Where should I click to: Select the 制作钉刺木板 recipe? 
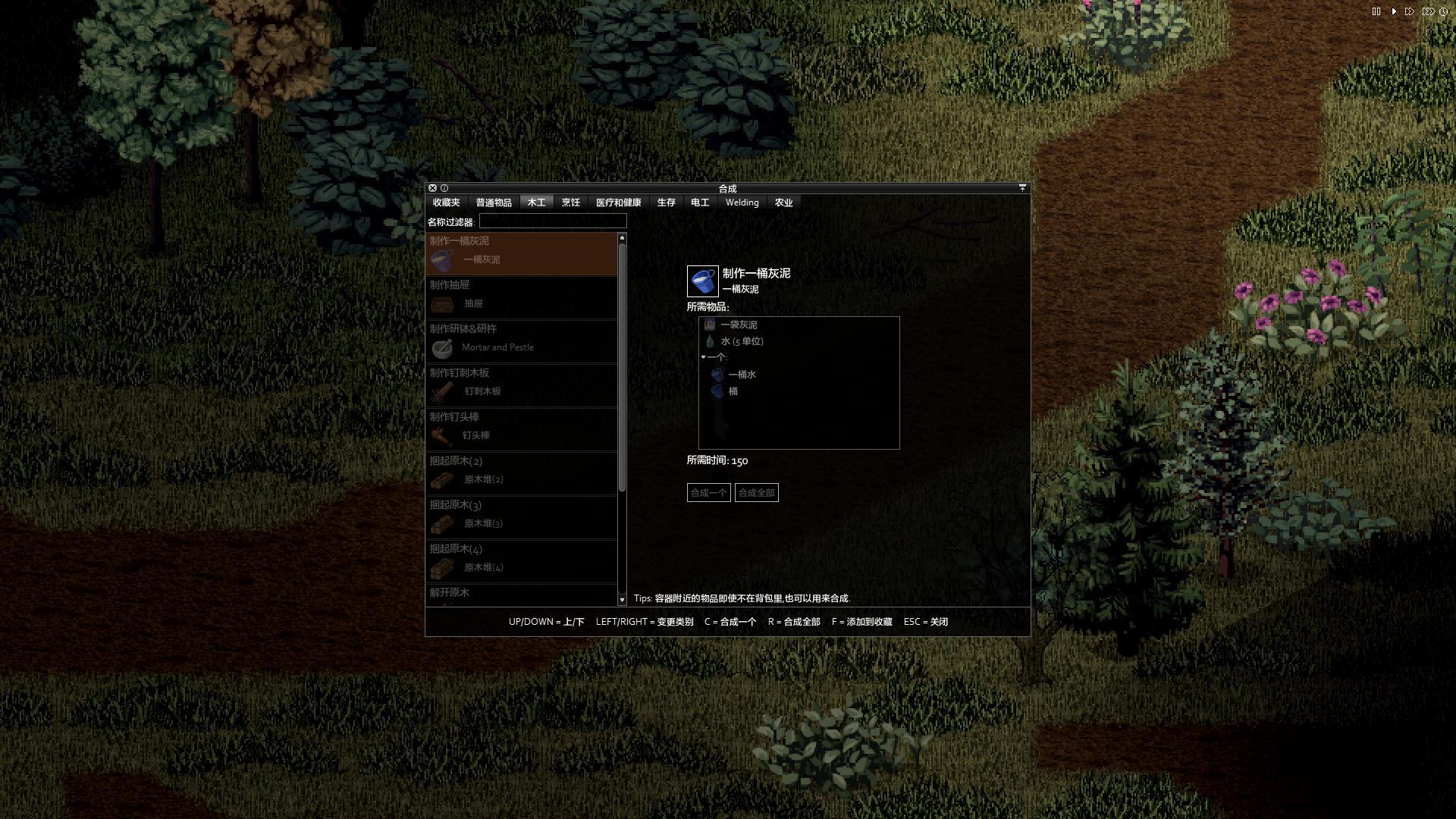(x=522, y=384)
